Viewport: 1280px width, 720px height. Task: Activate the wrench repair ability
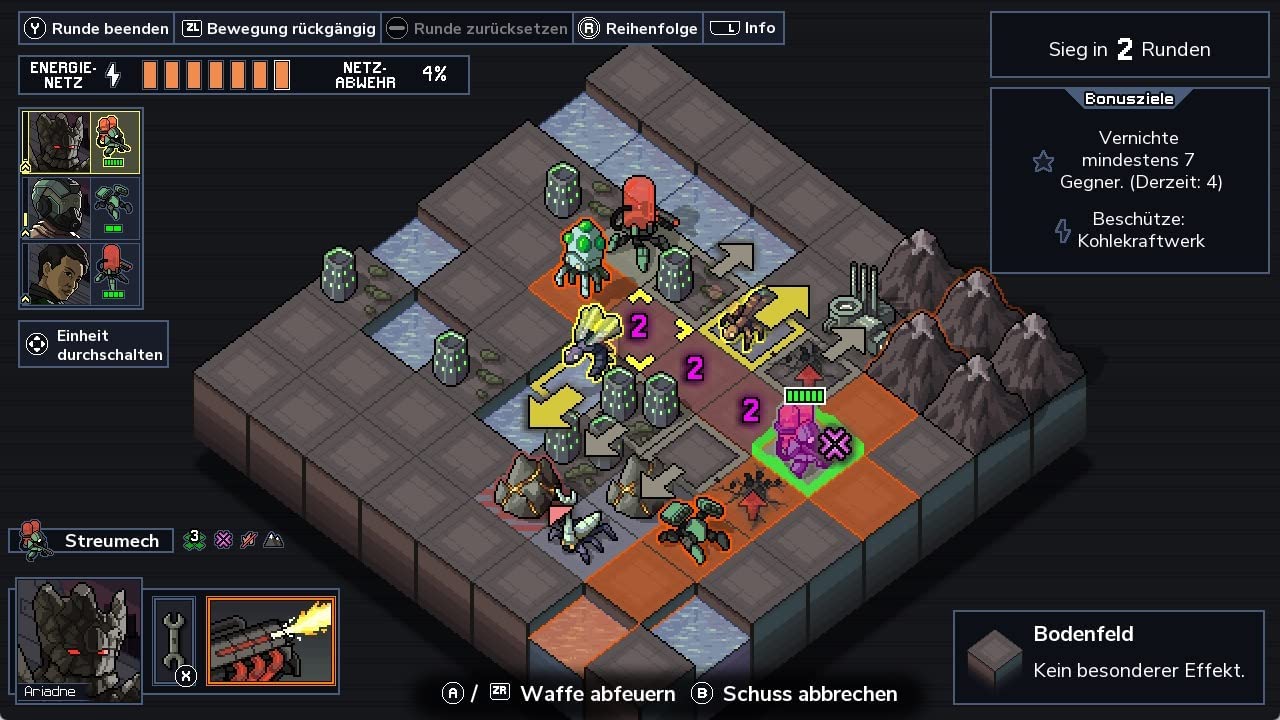pos(172,641)
